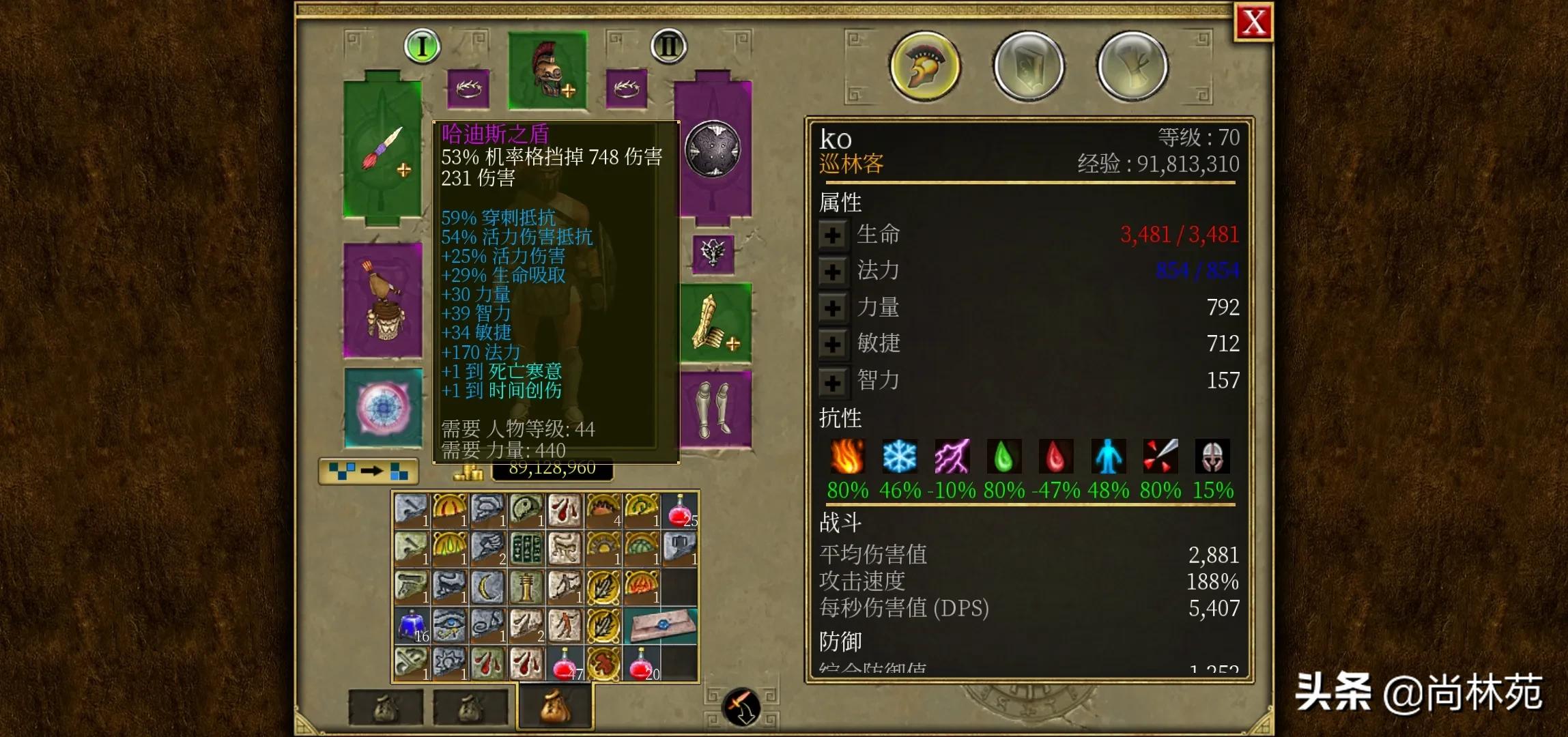Sort the inventory with the auto-arrange button
The width and height of the screenshot is (1568, 737).
tap(369, 471)
